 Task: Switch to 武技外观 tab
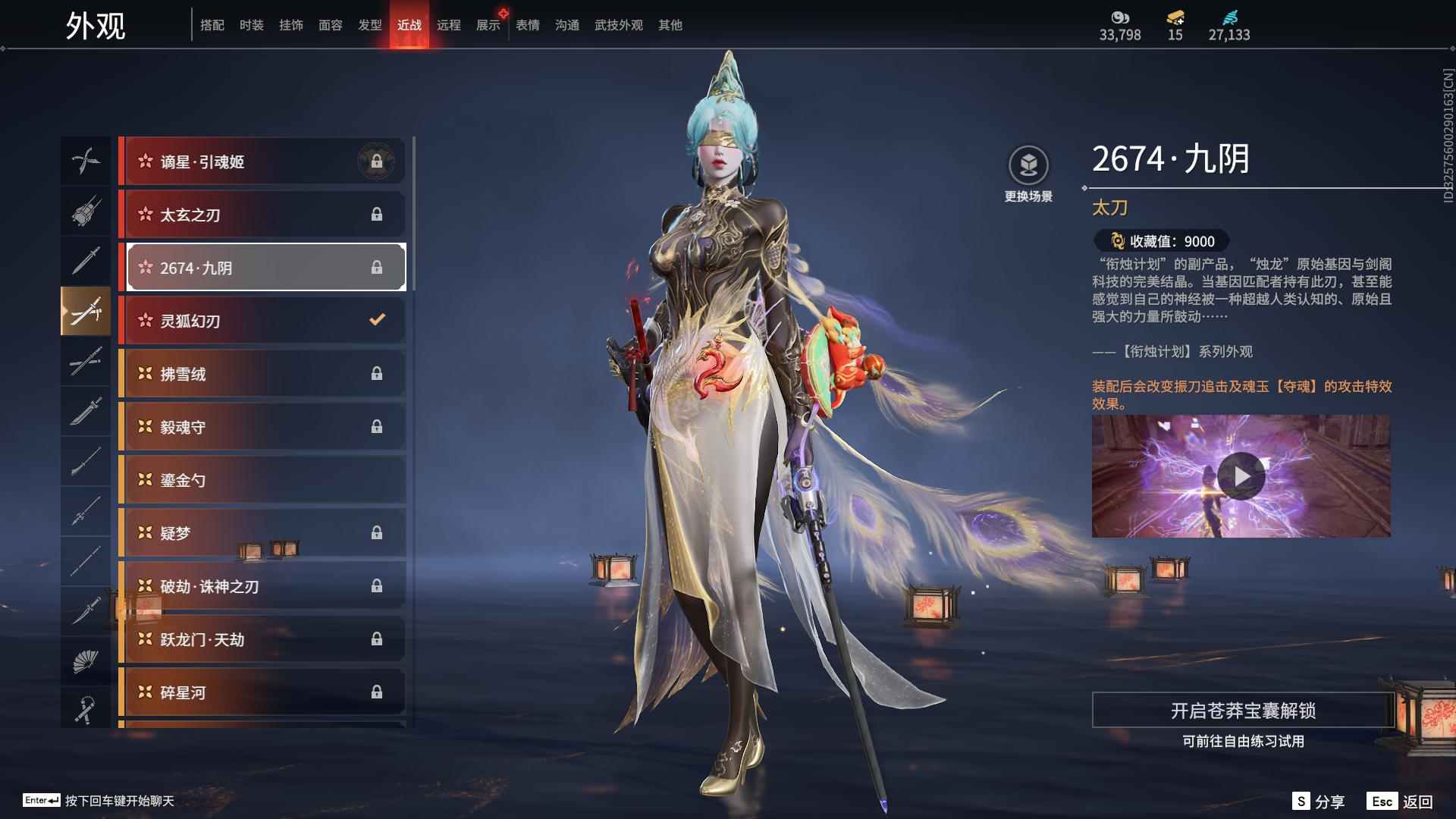[x=618, y=26]
